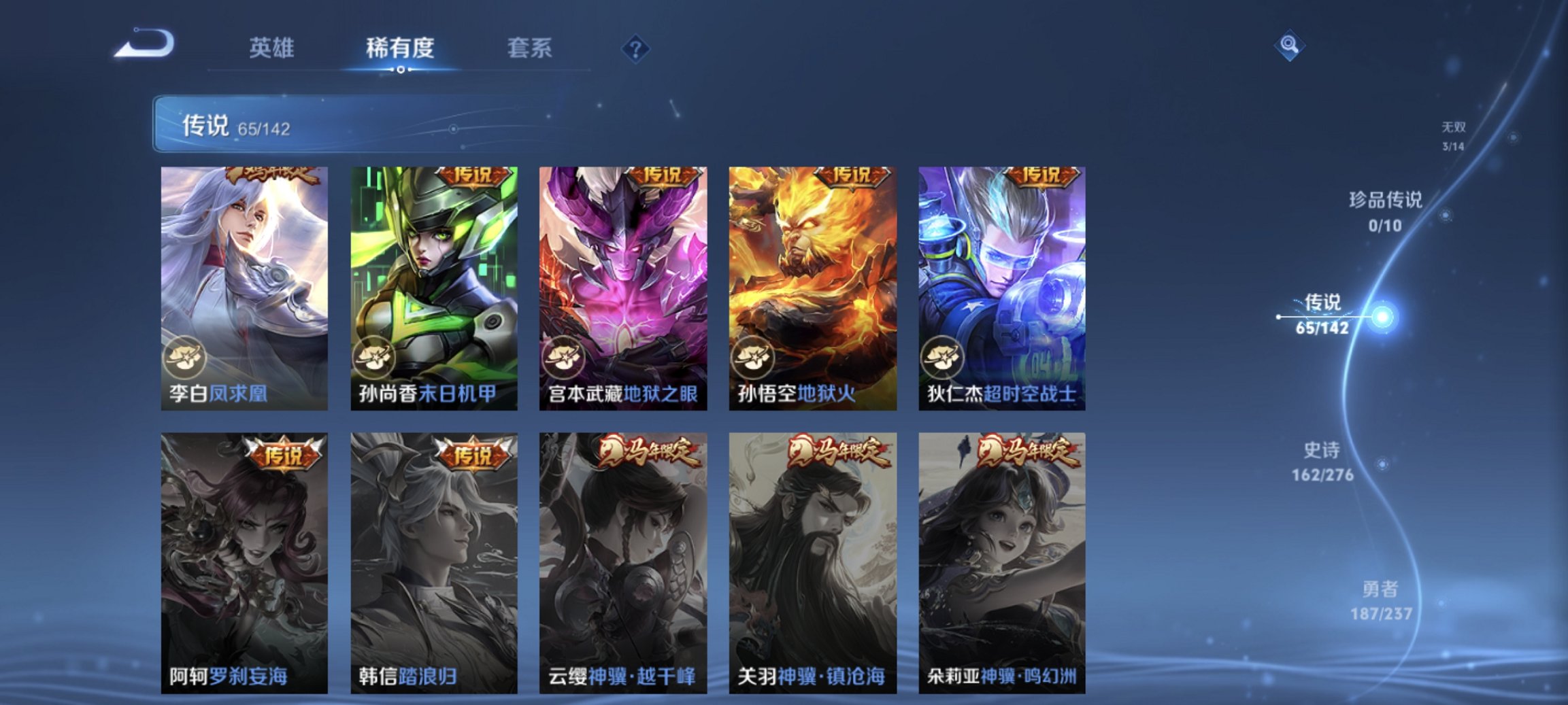Click the 鸡年限定 banner on 李白's card
Screen dimensions: 1568x705
pyautogui.click(x=269, y=173)
